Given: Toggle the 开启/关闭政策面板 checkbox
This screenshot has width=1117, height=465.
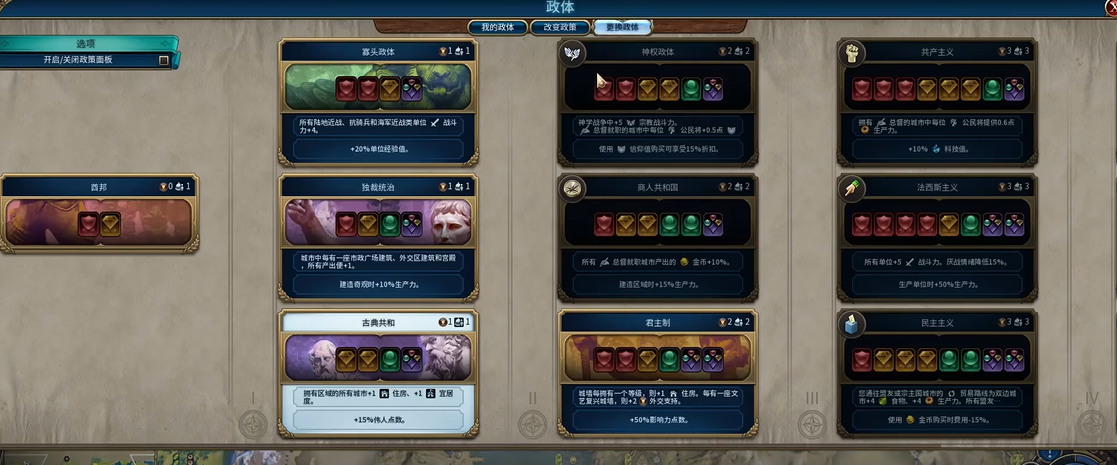Looking at the screenshot, I should click(x=164, y=60).
